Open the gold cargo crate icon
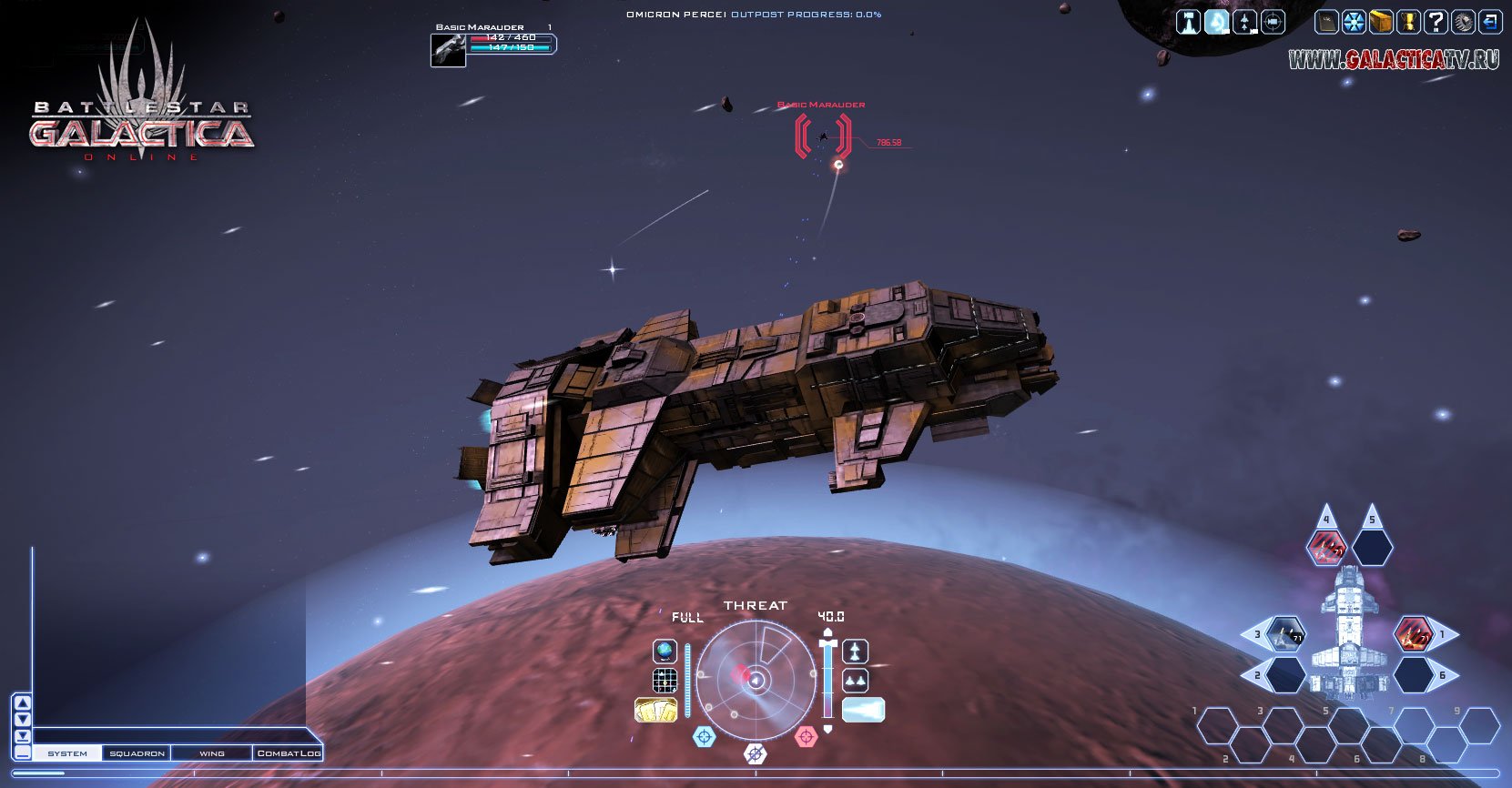Screen dimensions: 1512x788 pos(1381,22)
